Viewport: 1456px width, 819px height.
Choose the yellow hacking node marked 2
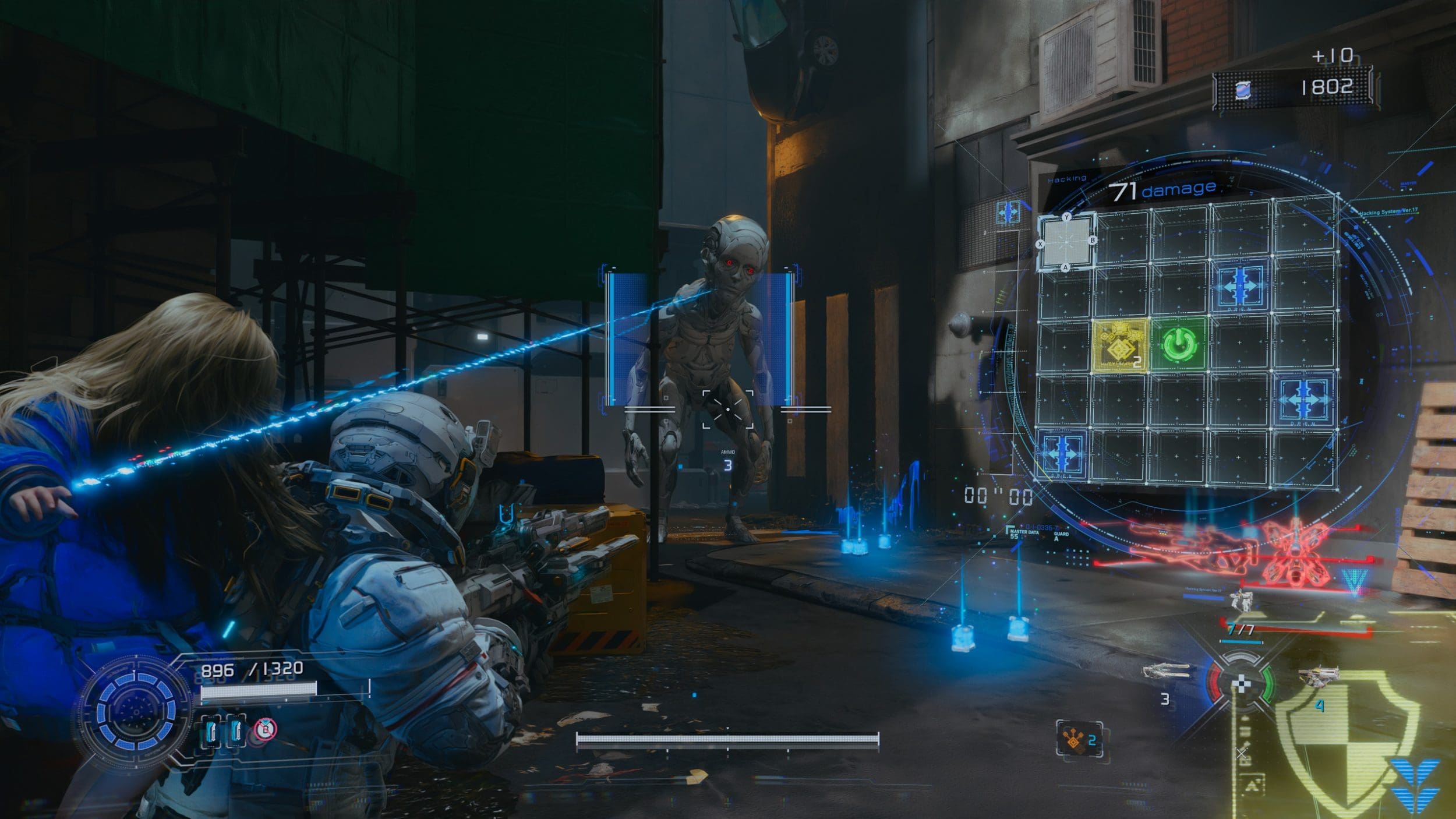(x=1121, y=346)
